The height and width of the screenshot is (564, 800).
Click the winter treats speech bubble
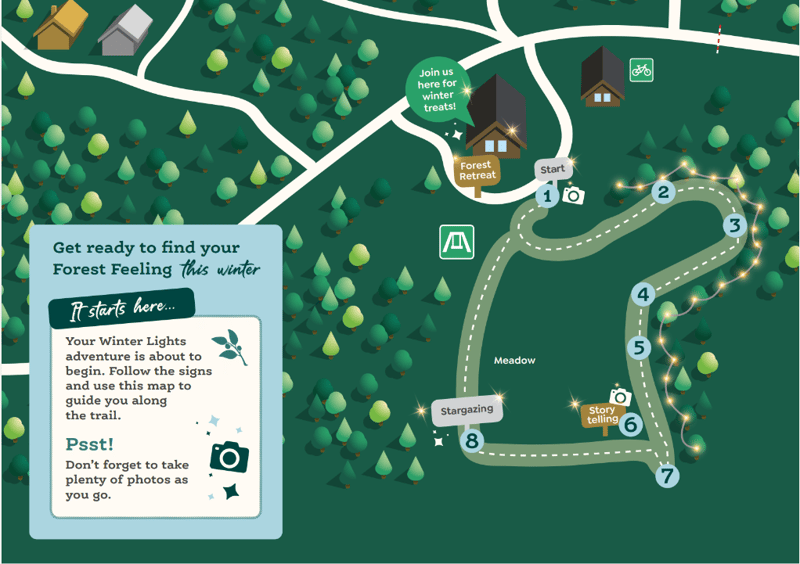(x=437, y=89)
